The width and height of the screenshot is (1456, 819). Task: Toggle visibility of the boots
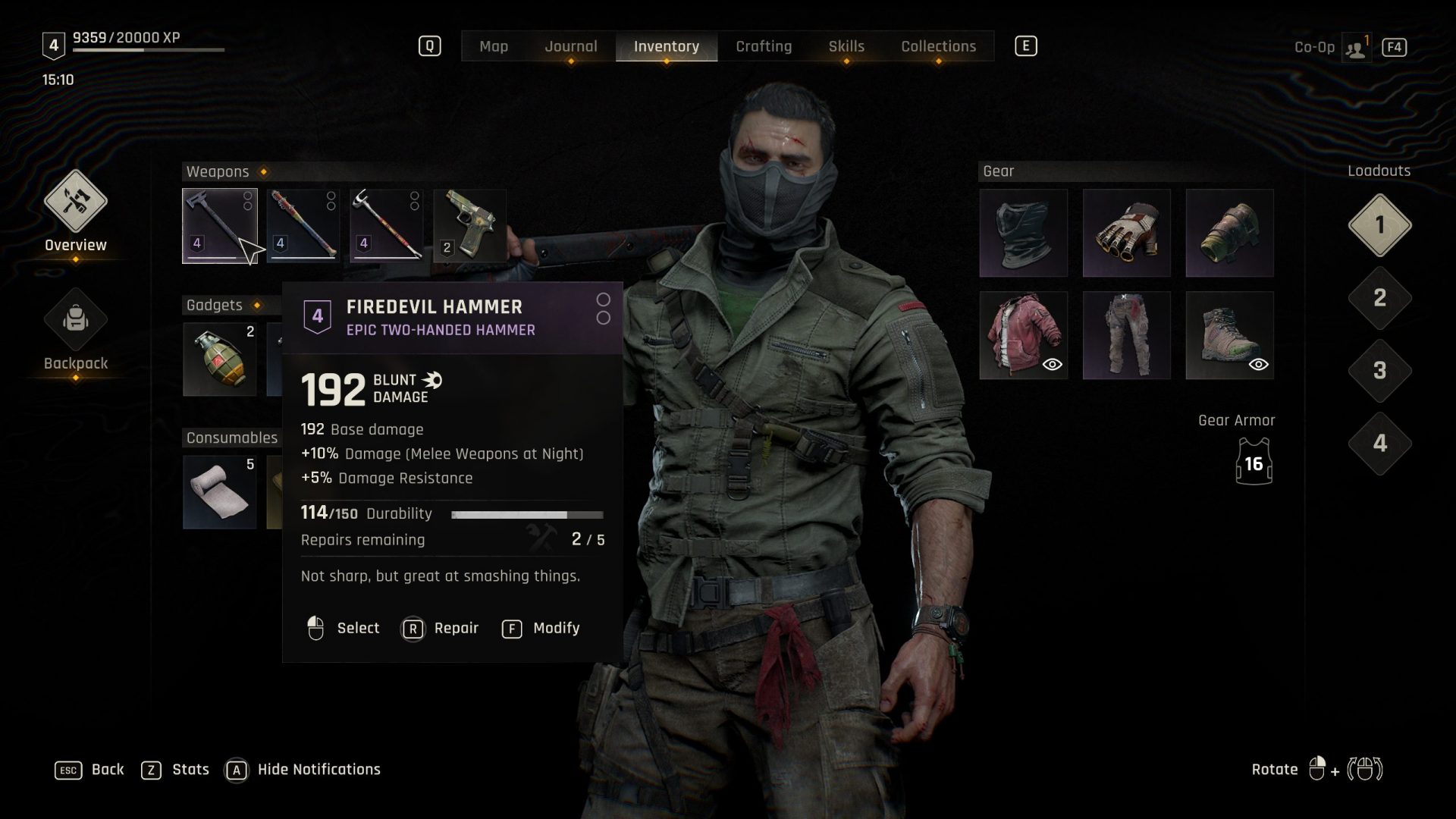tap(1258, 365)
